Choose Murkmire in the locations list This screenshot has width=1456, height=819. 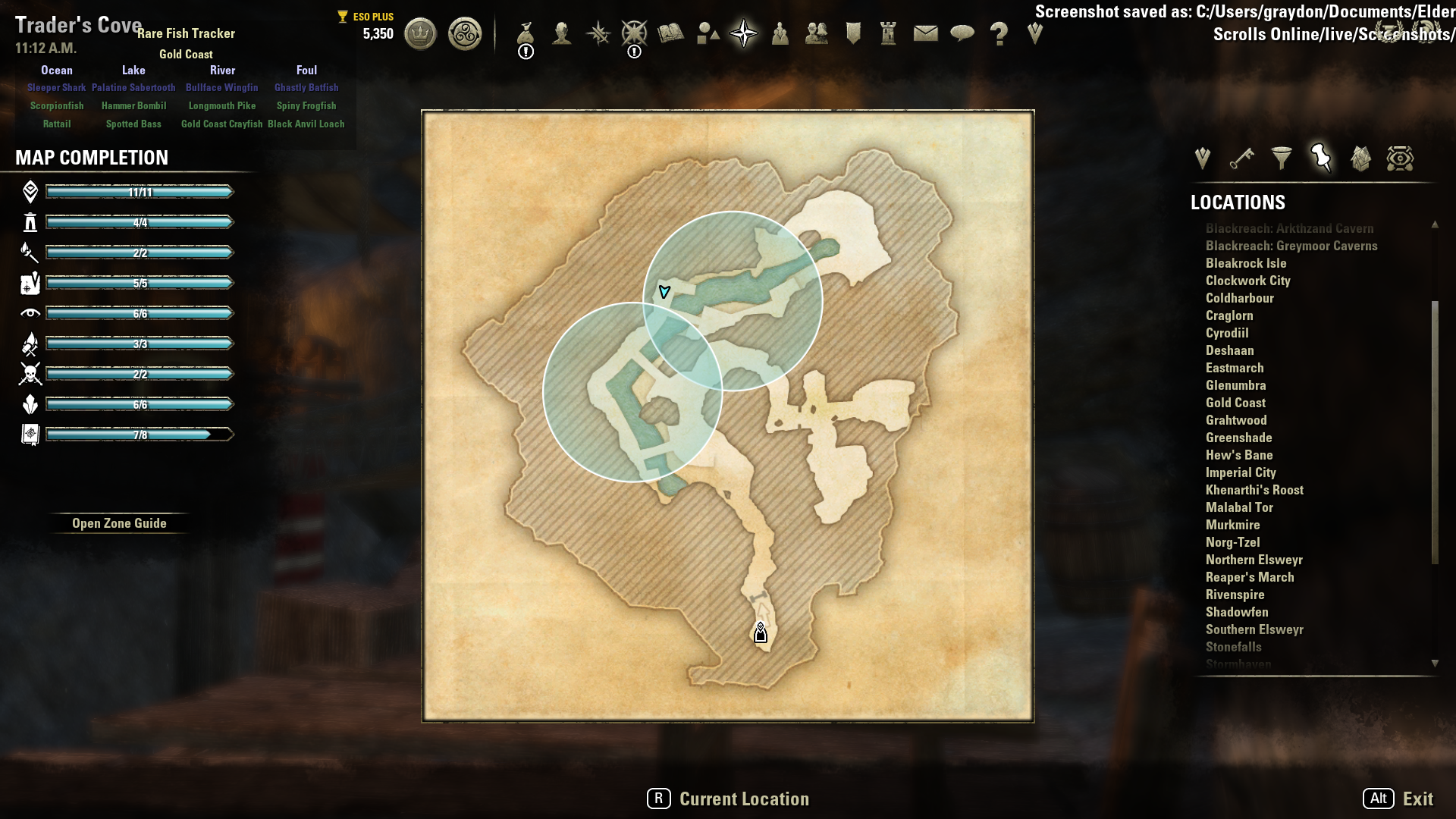tap(1232, 525)
